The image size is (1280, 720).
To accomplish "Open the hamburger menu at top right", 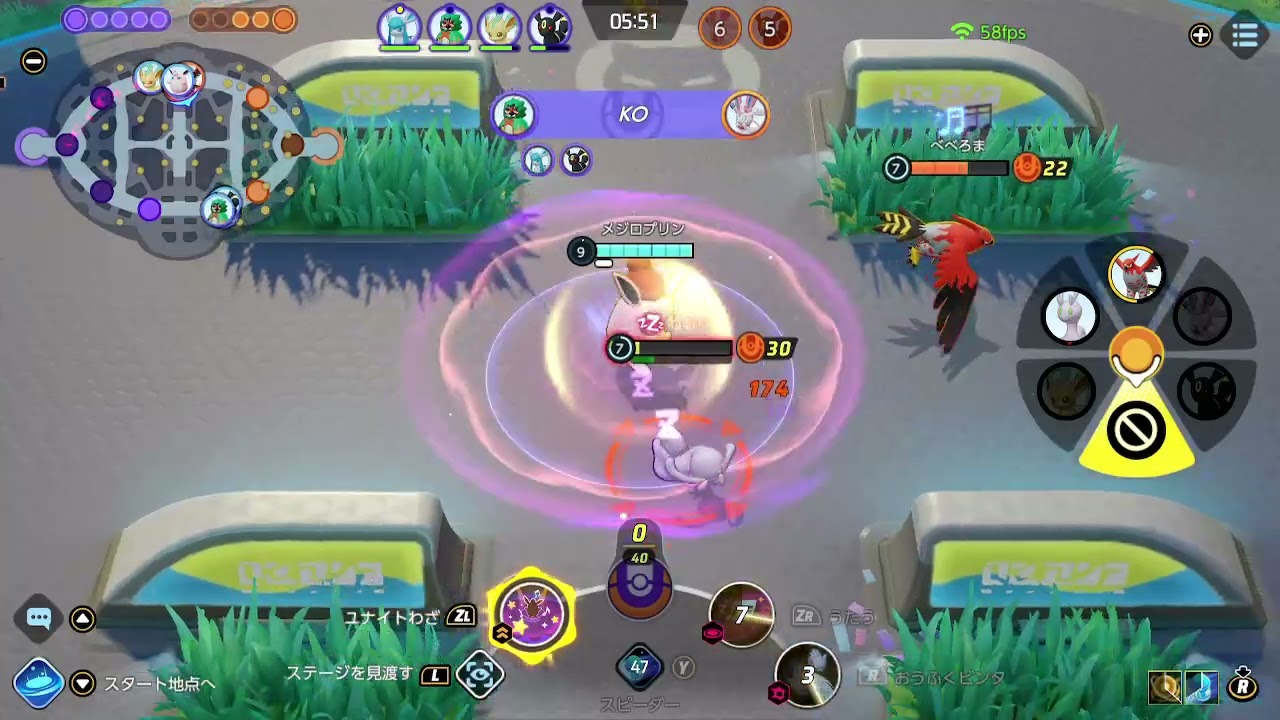I will tap(1245, 35).
